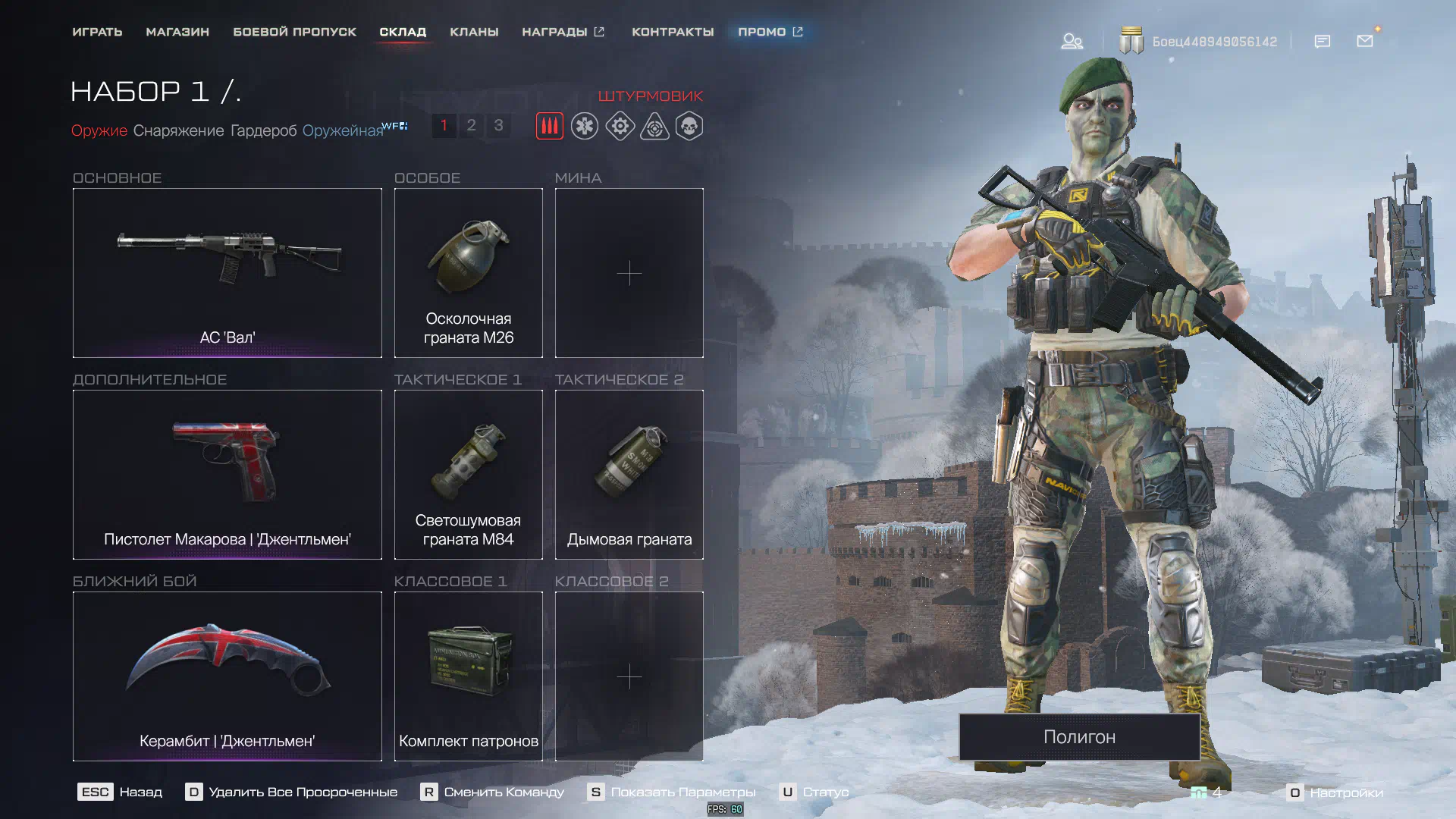
Task: Select the АС 'Вал' primary weapon slot
Action: (x=227, y=272)
